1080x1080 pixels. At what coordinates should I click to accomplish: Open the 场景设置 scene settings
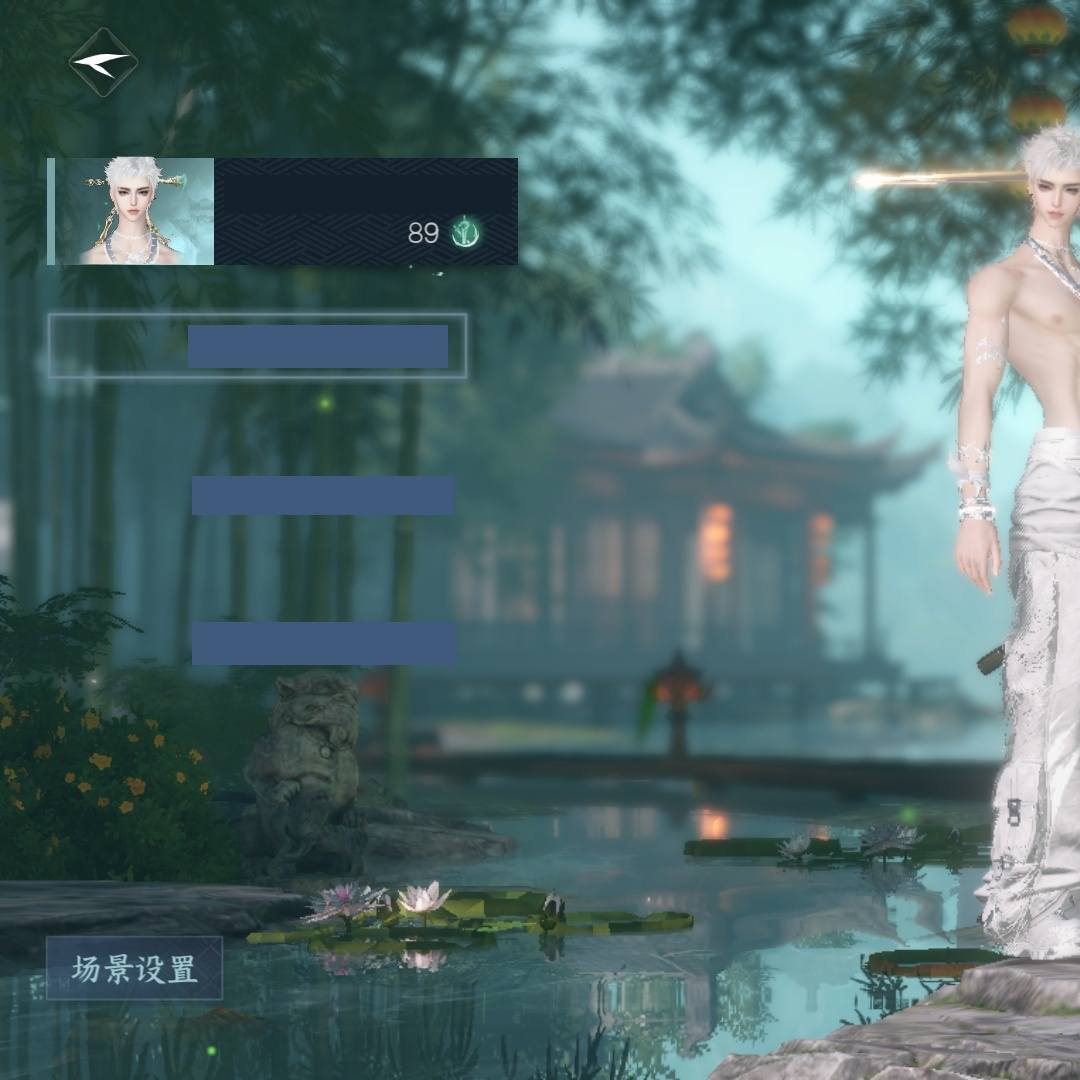click(134, 968)
